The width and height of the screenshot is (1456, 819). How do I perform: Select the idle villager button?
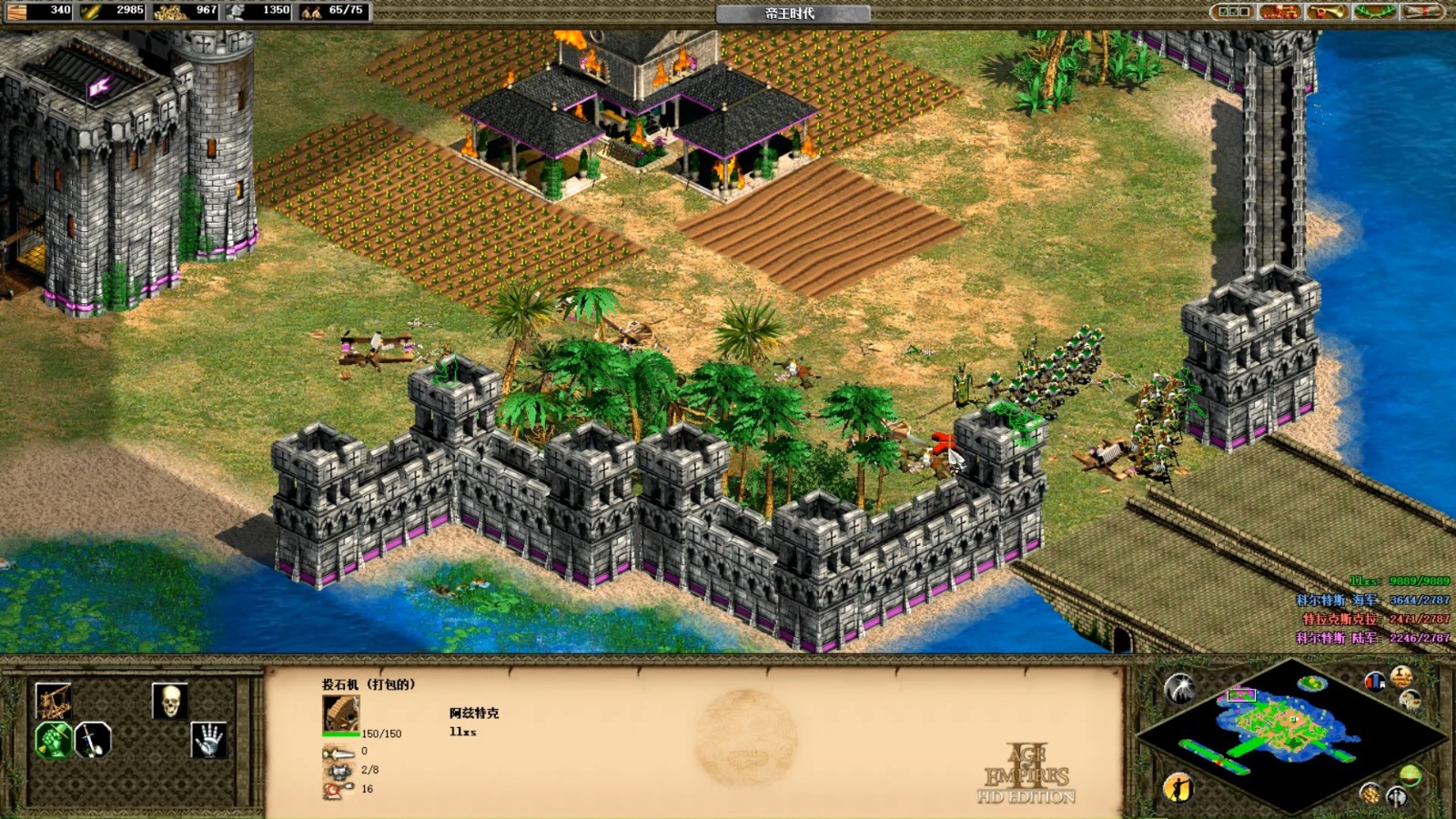[1178, 786]
